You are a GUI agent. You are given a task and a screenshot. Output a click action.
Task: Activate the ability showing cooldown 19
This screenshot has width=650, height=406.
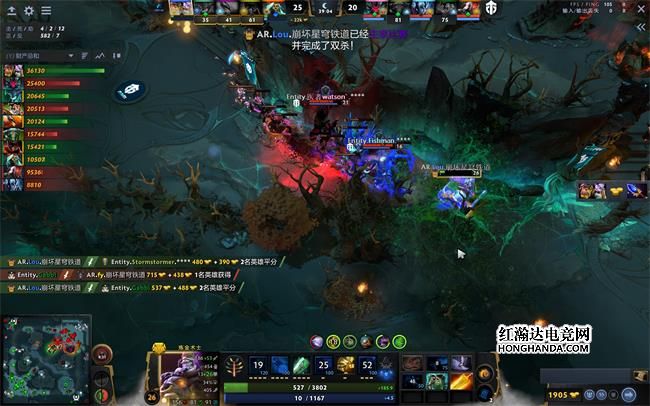click(x=257, y=366)
